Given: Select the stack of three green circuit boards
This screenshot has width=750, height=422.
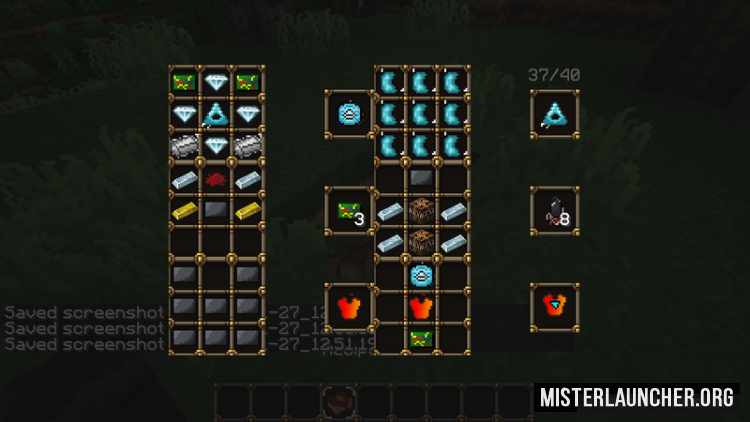Looking at the screenshot, I should click(x=350, y=211).
